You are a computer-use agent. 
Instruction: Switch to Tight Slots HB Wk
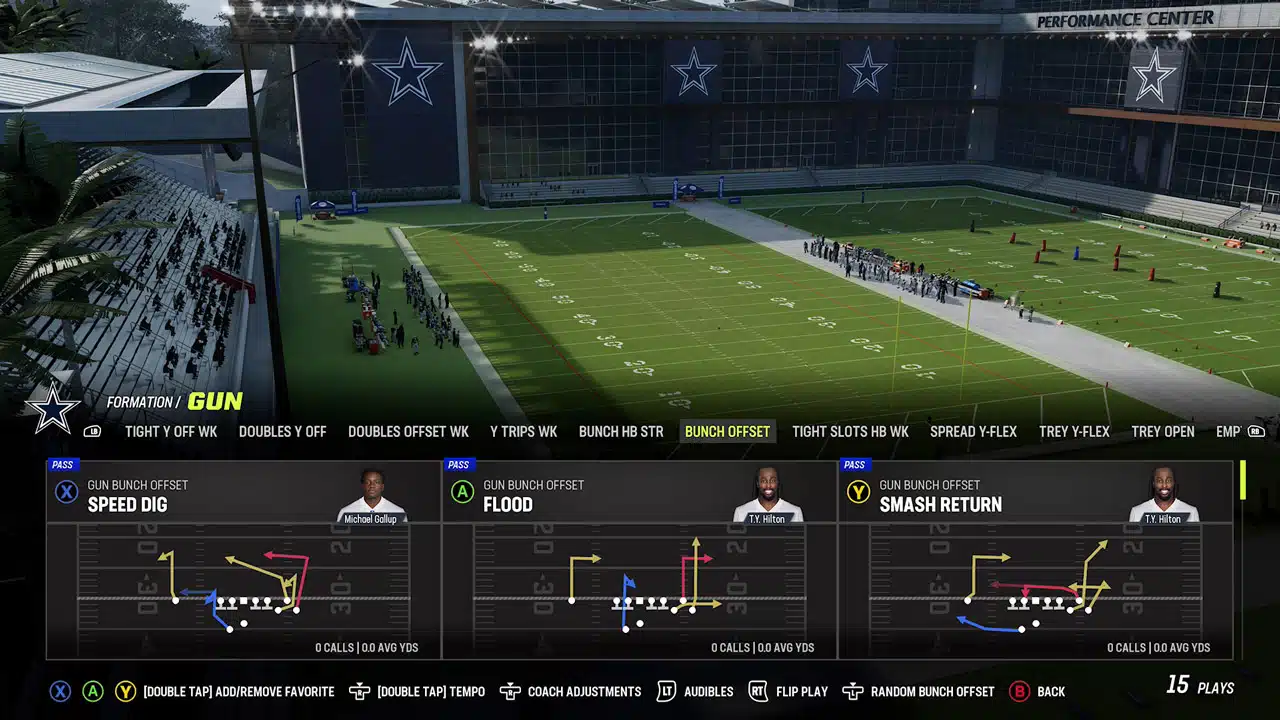coord(850,432)
